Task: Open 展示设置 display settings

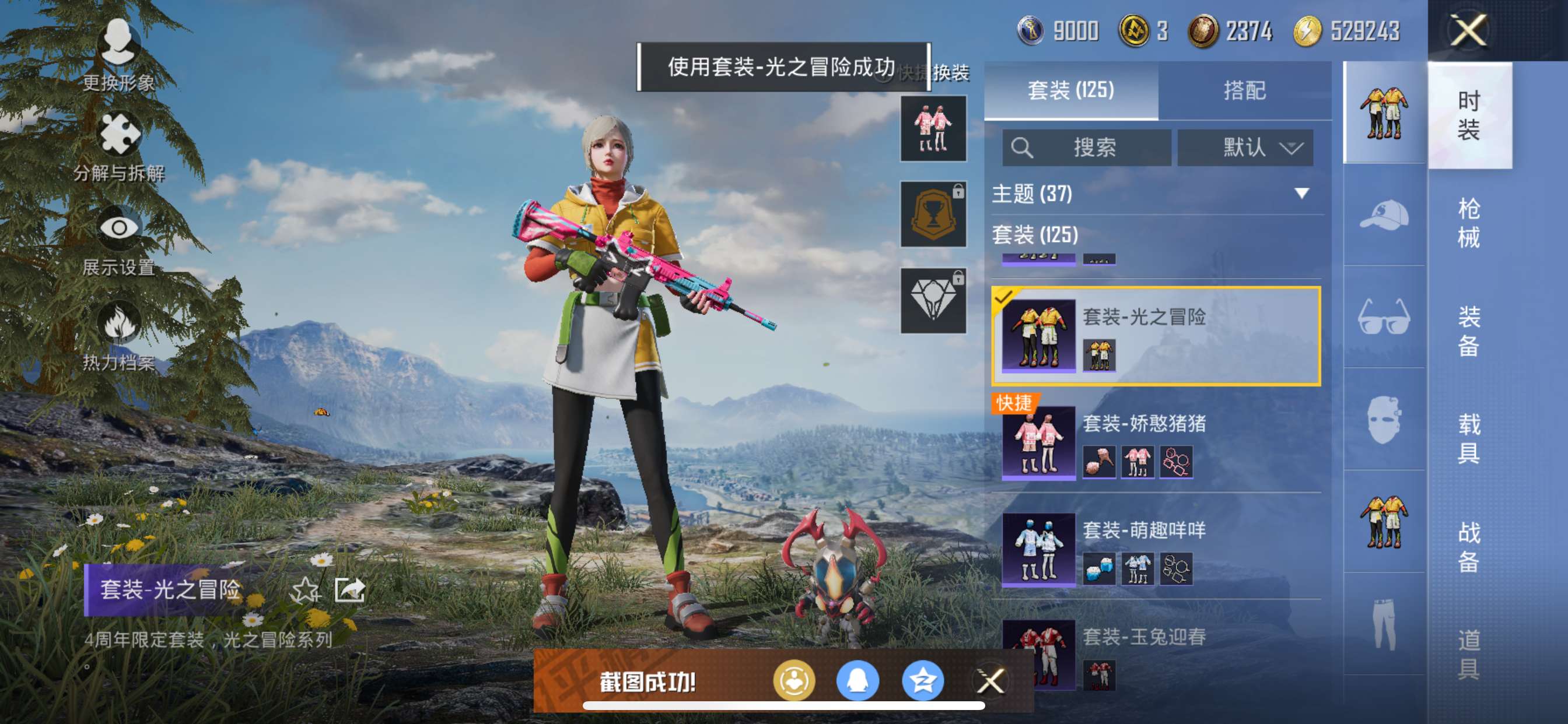Action: click(118, 241)
